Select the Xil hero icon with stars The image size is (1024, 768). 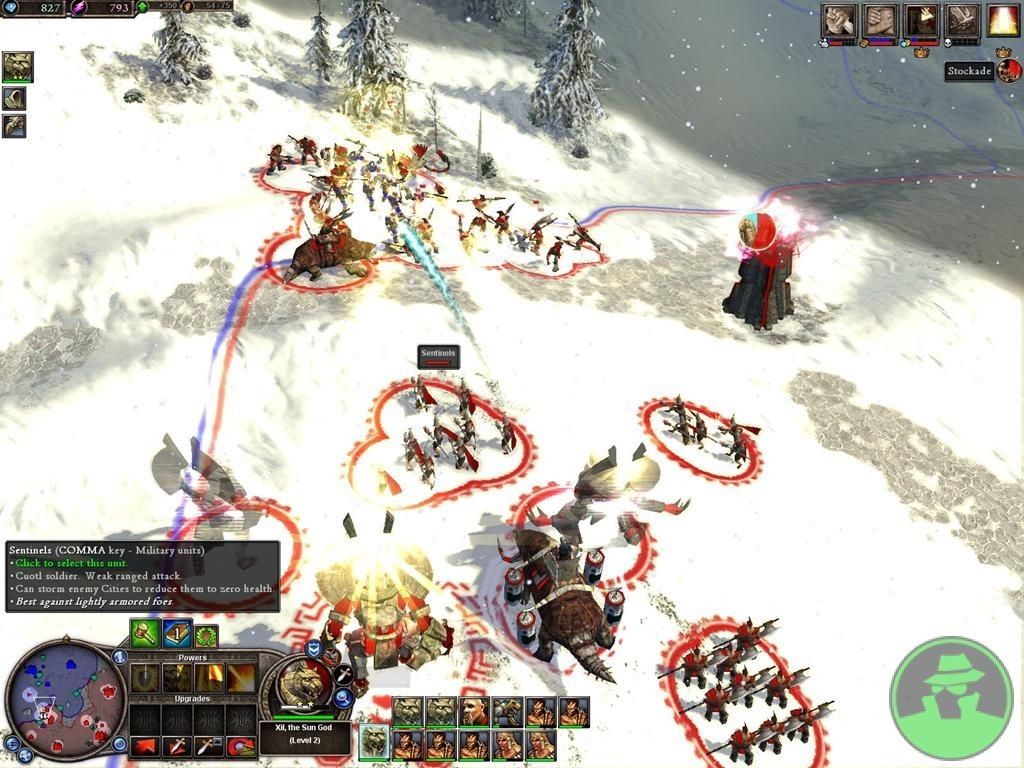[17, 67]
